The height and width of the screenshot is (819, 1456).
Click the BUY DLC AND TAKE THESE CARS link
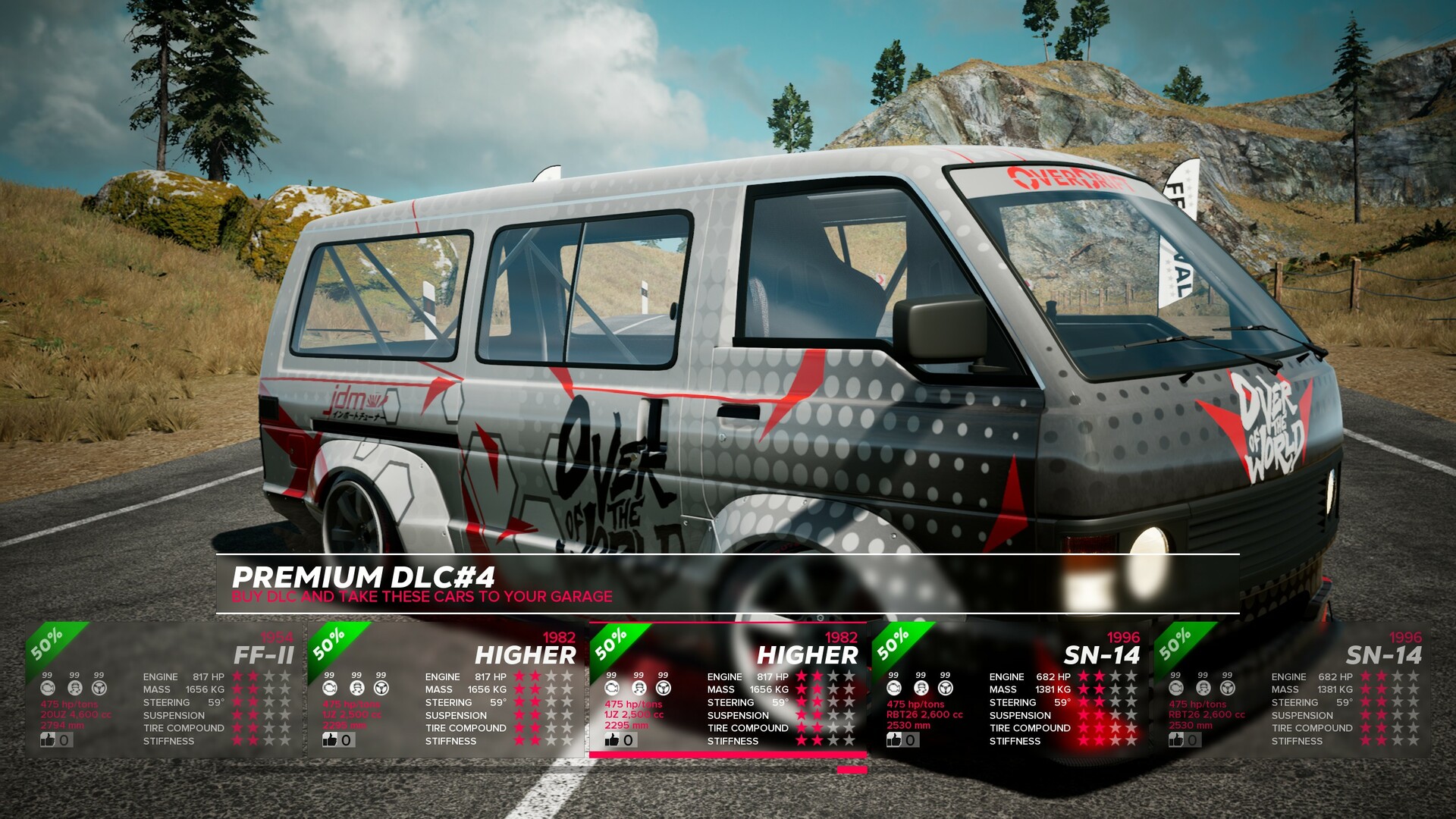click(x=422, y=596)
